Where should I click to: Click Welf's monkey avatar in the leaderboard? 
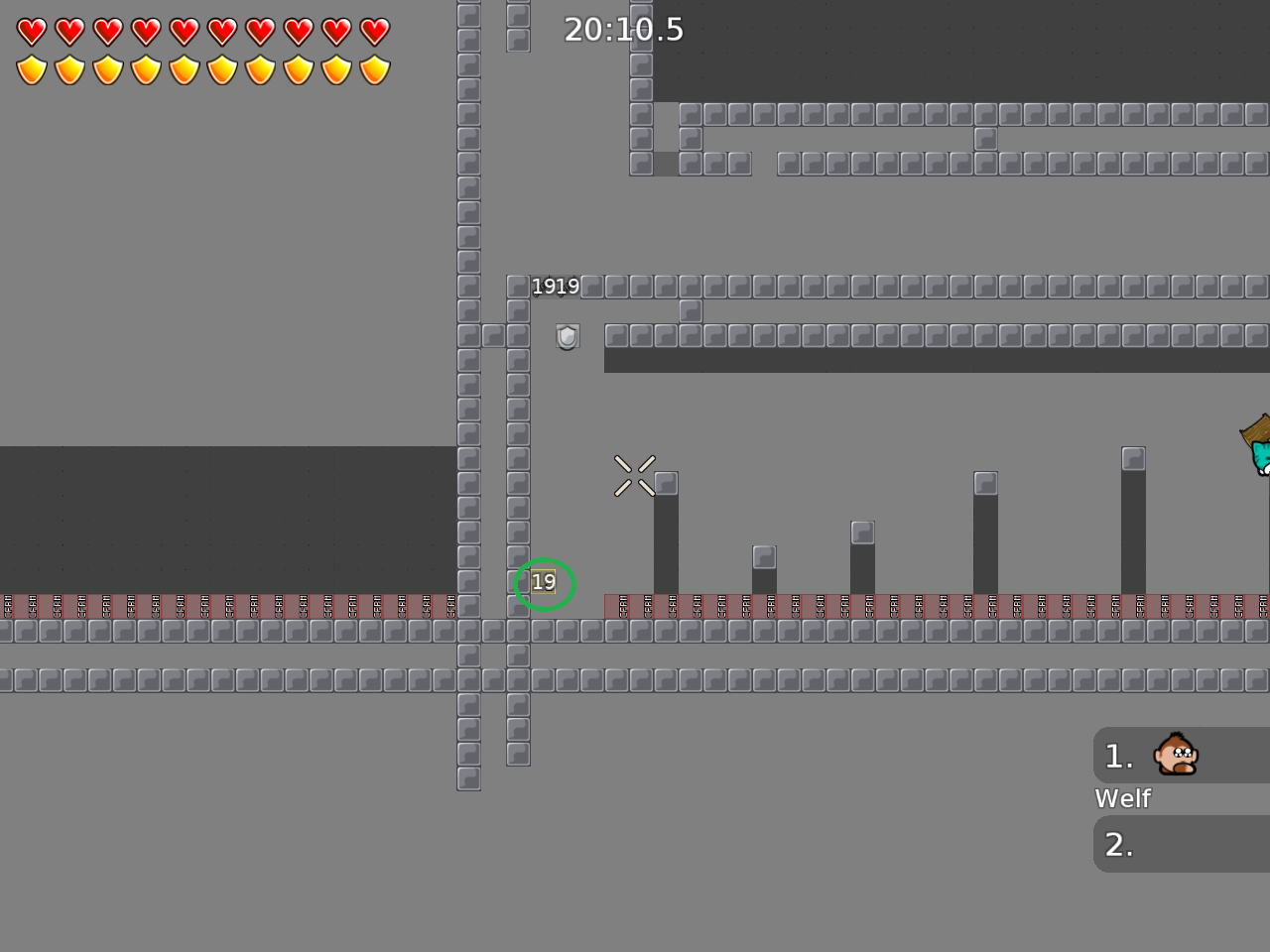pyautogui.click(x=1175, y=755)
